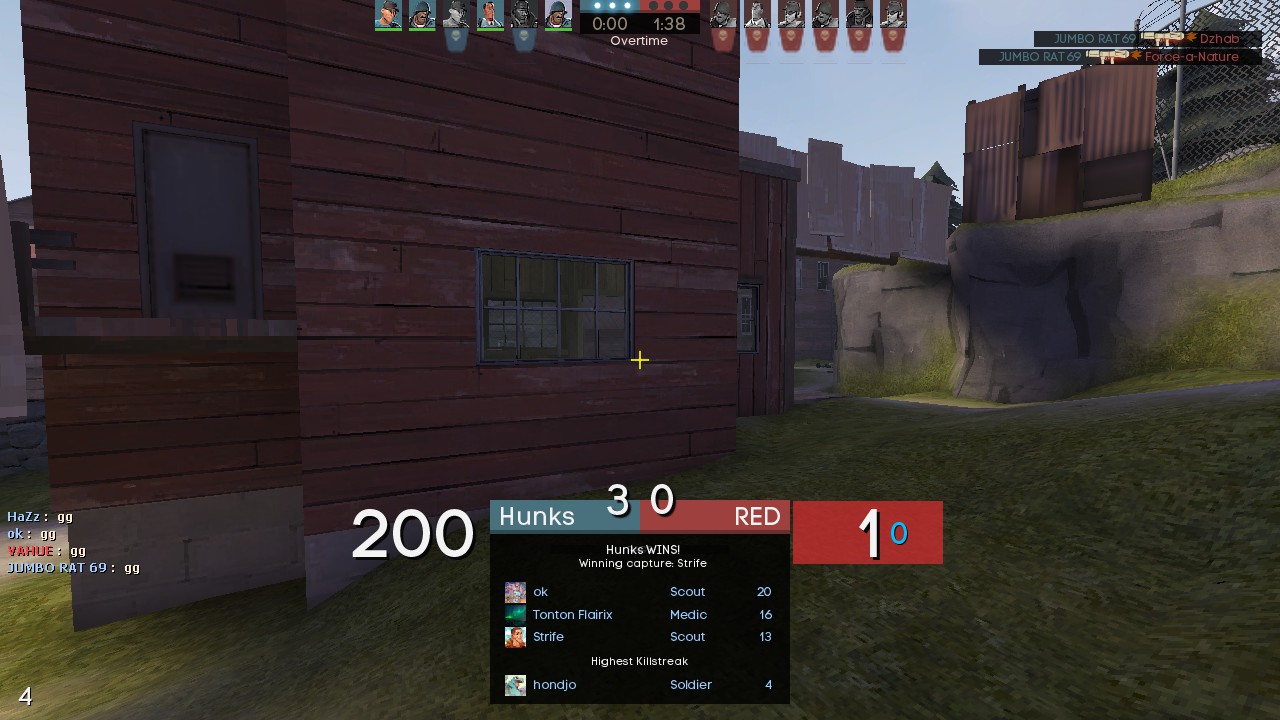The width and height of the screenshot is (1280, 720).
Task: Select Tonton Flairix's Medic row
Action: pyautogui.click(x=638, y=615)
